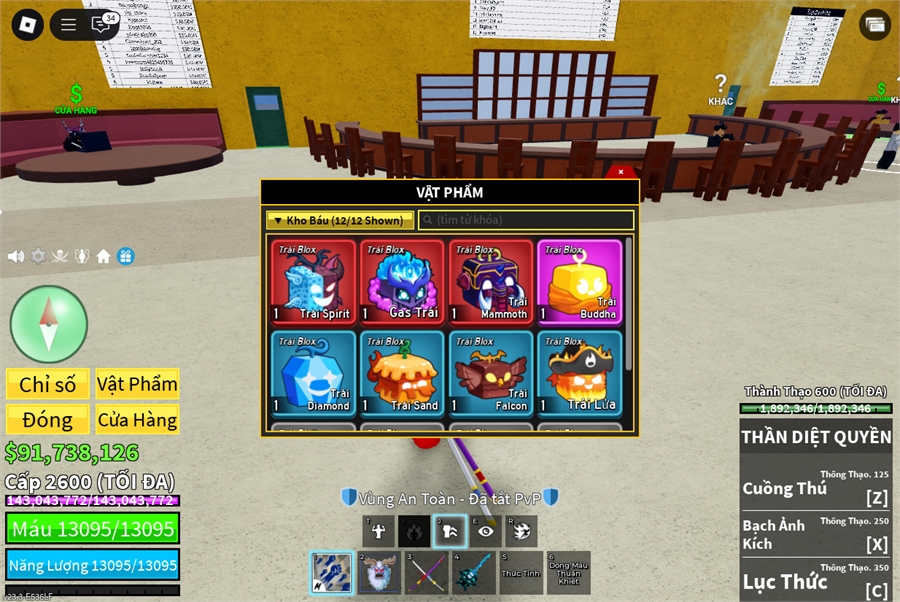Open the blue gift box rewards icon
The height and width of the screenshot is (602, 900).
click(x=125, y=257)
